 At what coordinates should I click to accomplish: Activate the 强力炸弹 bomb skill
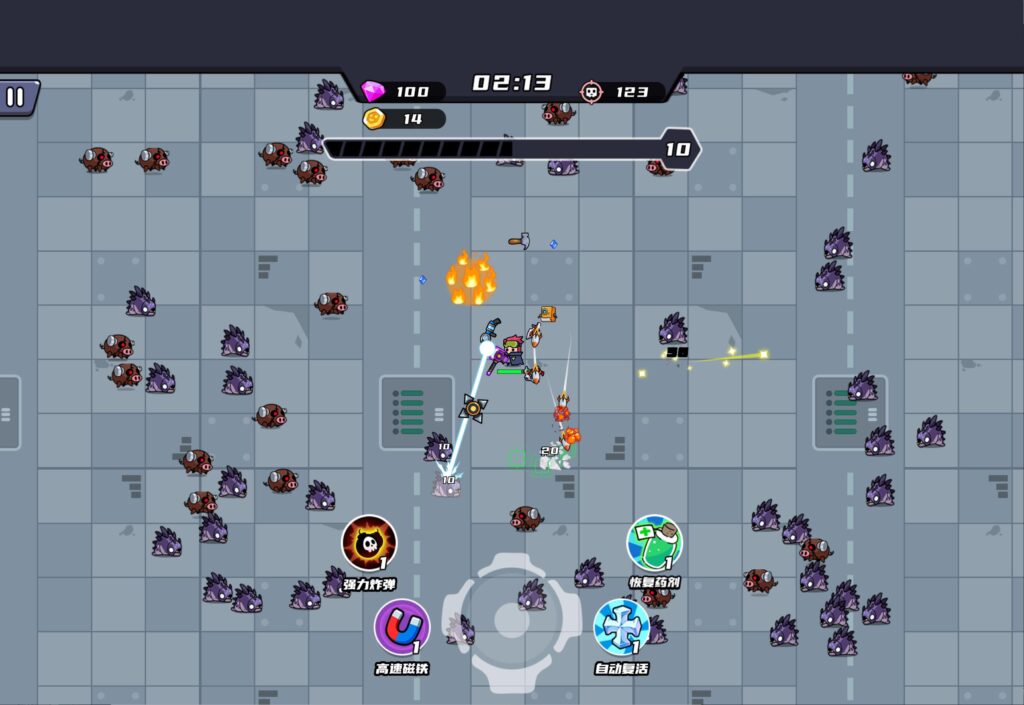369,543
